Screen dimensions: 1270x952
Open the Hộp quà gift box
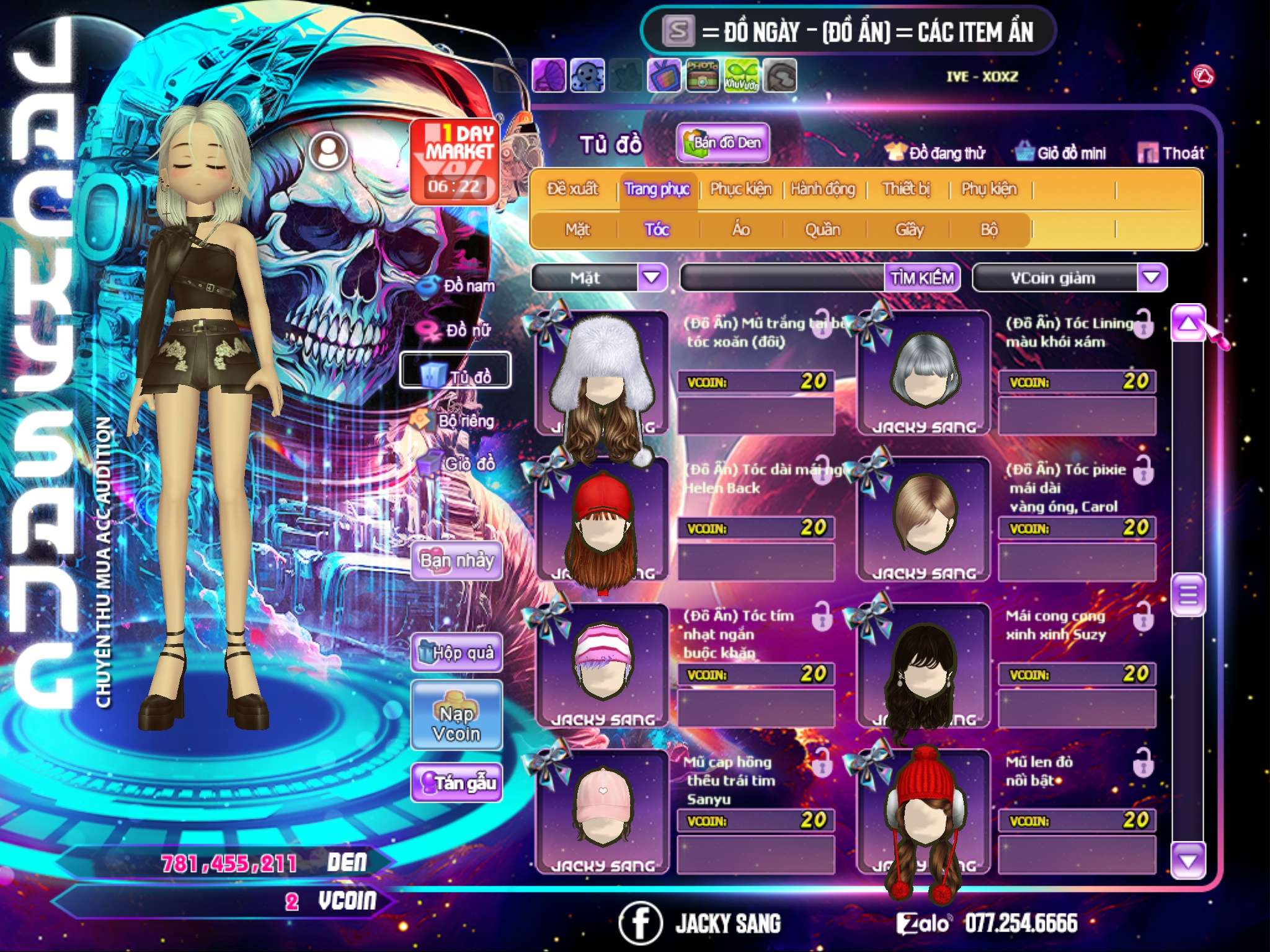click(457, 652)
